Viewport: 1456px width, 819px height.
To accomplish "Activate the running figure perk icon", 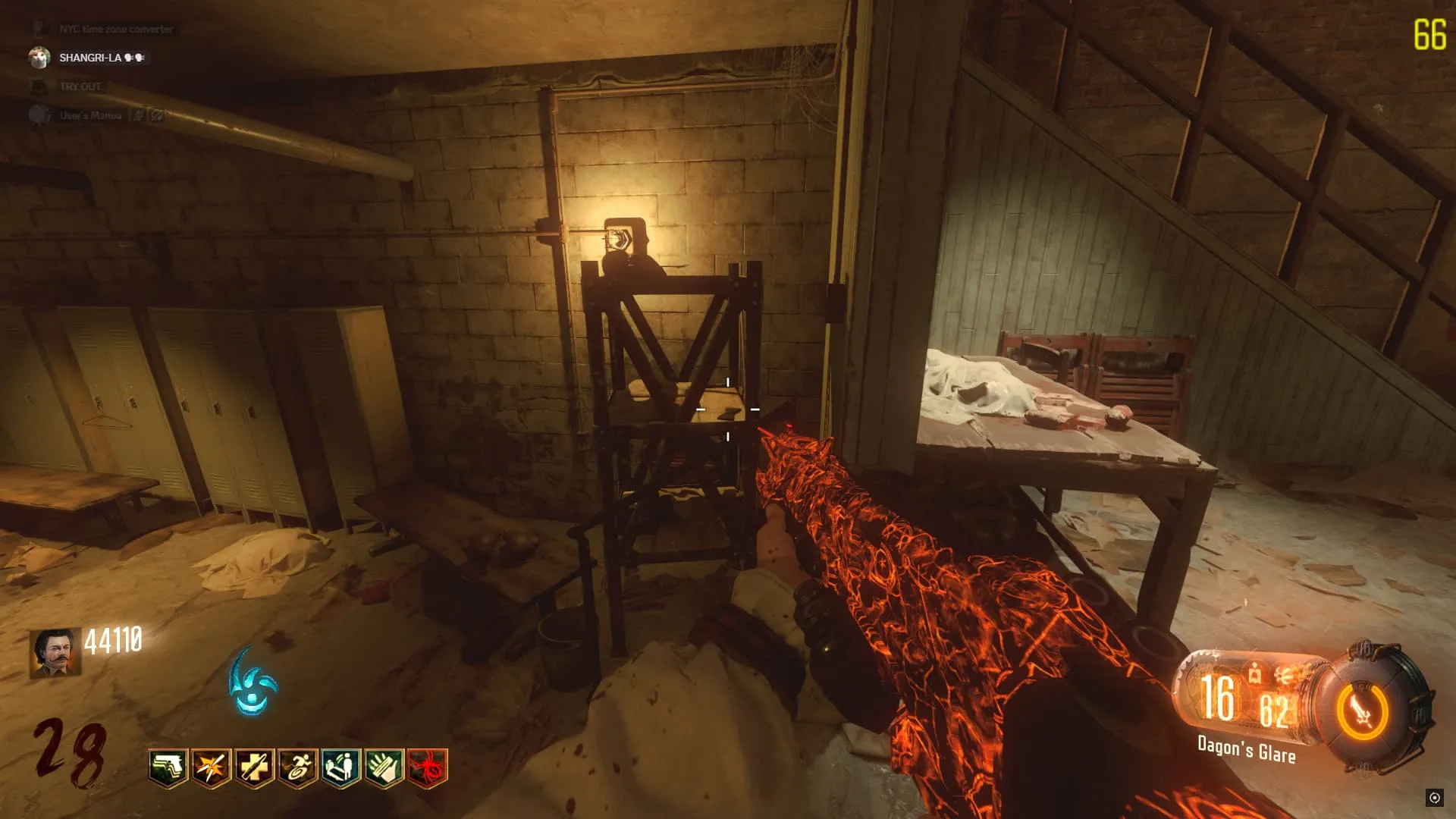I will click(297, 768).
